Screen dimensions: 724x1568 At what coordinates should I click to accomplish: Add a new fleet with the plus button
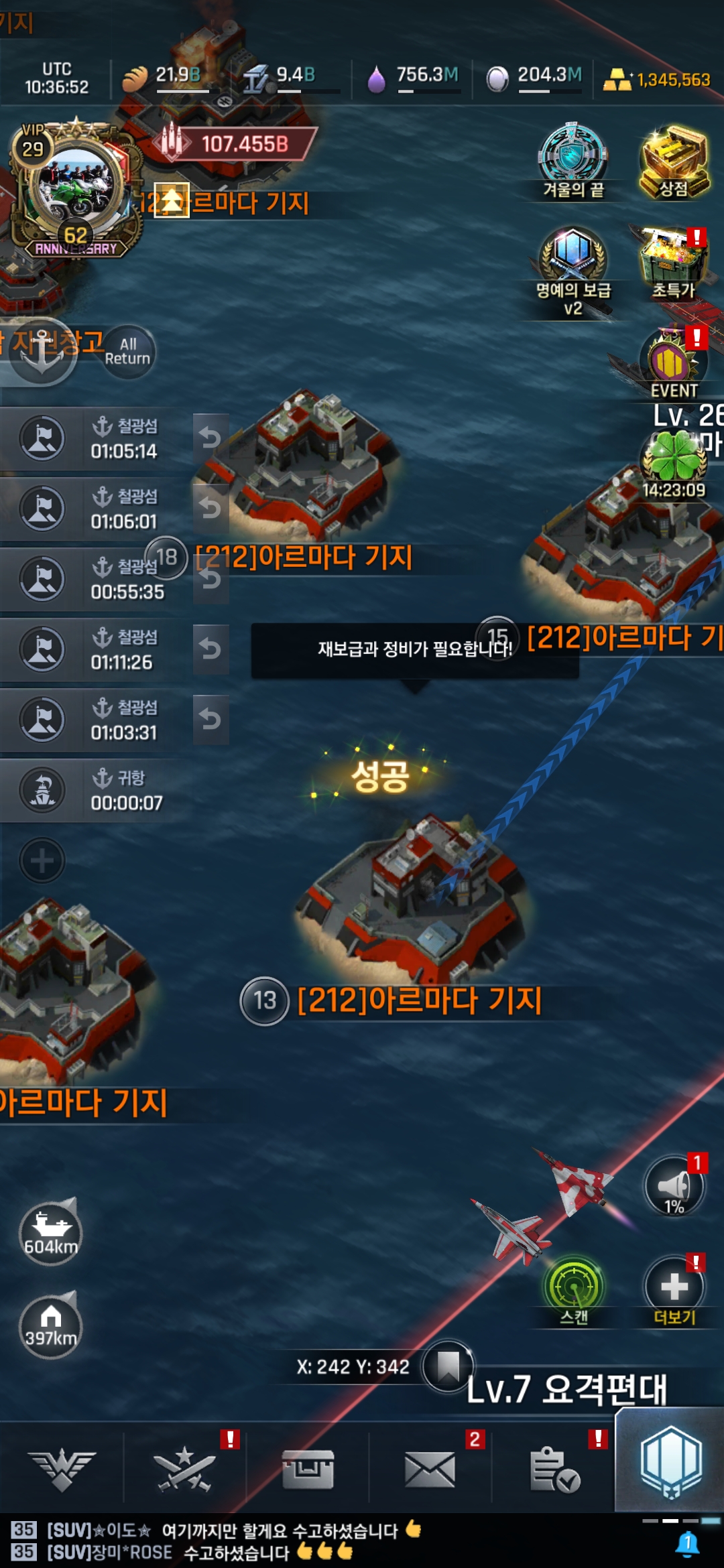pyautogui.click(x=42, y=860)
